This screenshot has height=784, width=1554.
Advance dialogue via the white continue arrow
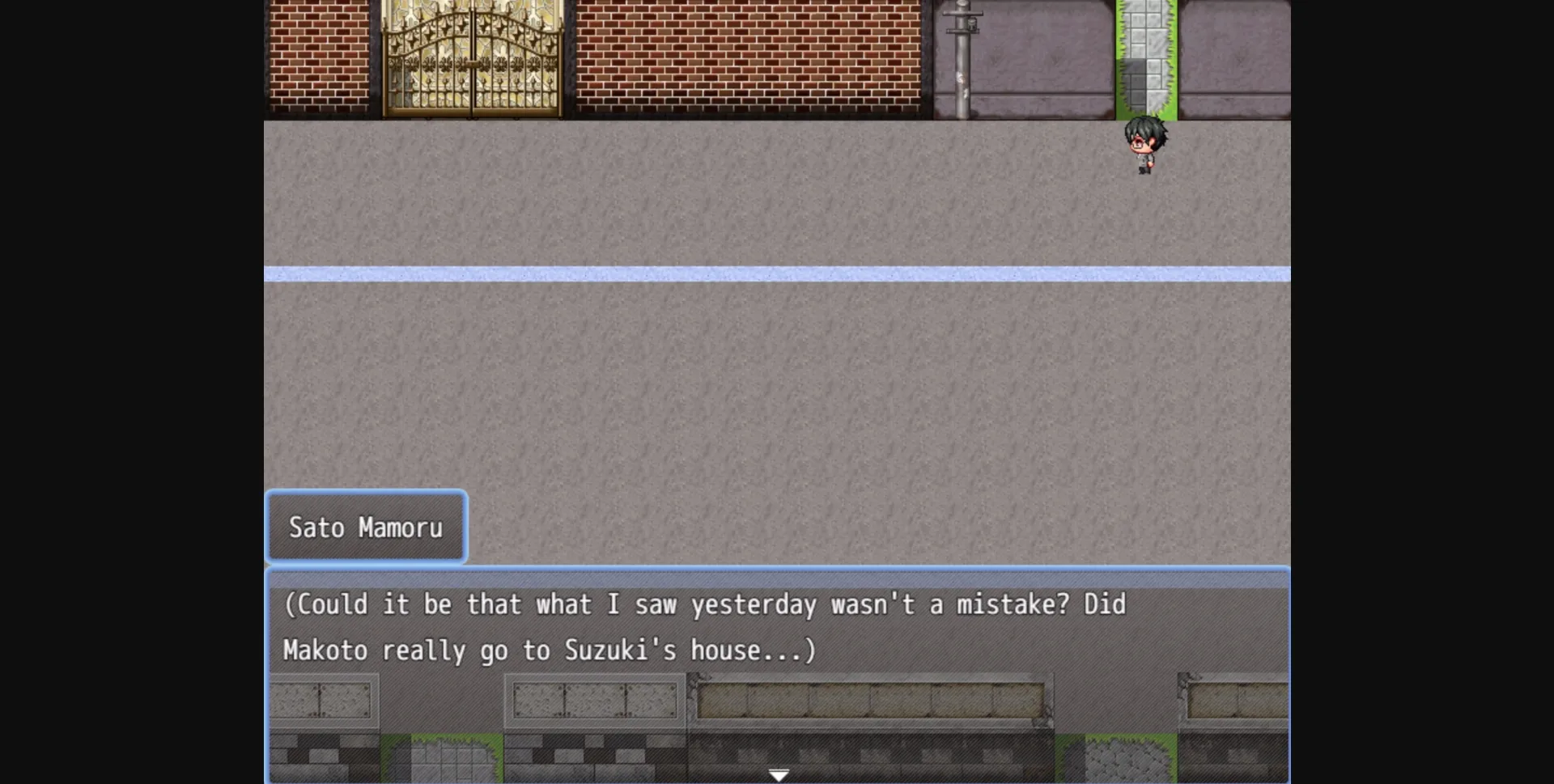click(778, 775)
